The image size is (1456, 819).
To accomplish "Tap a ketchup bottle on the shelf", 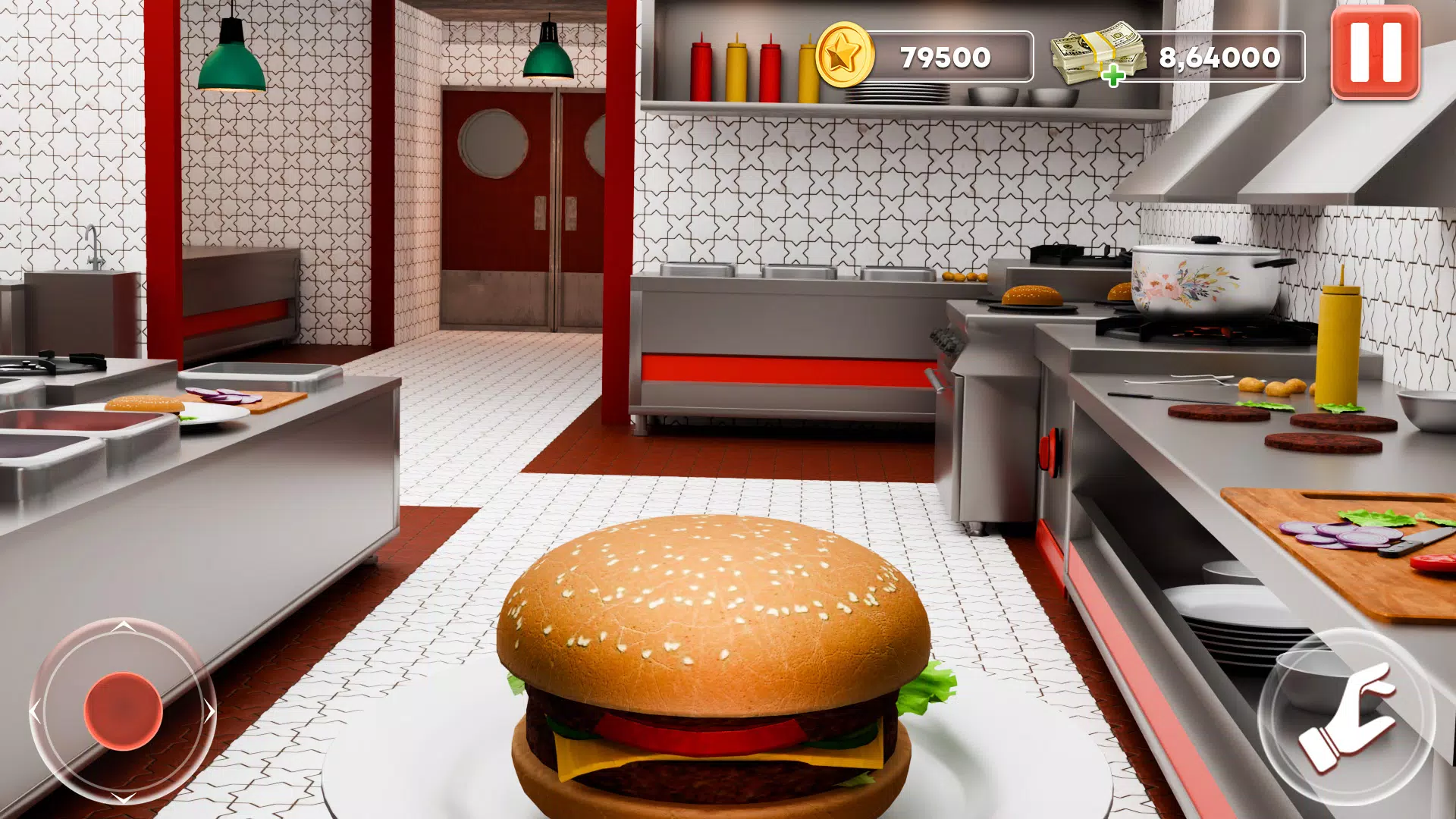I will [x=701, y=61].
